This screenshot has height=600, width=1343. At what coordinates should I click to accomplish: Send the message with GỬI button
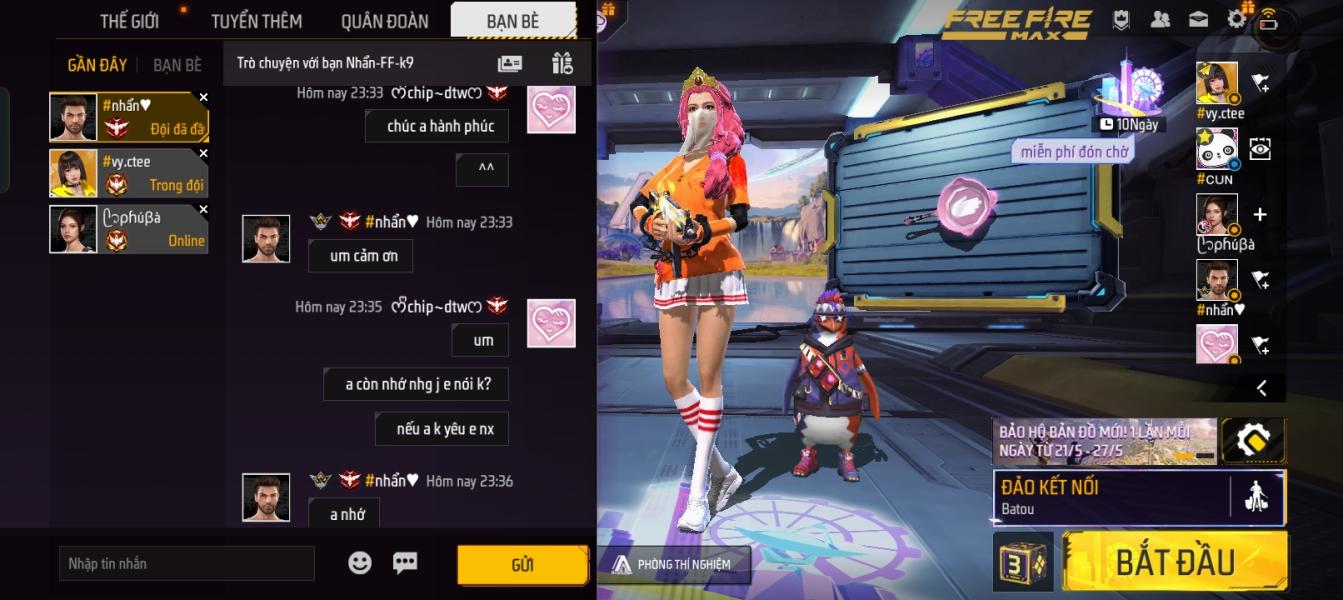[x=522, y=565]
